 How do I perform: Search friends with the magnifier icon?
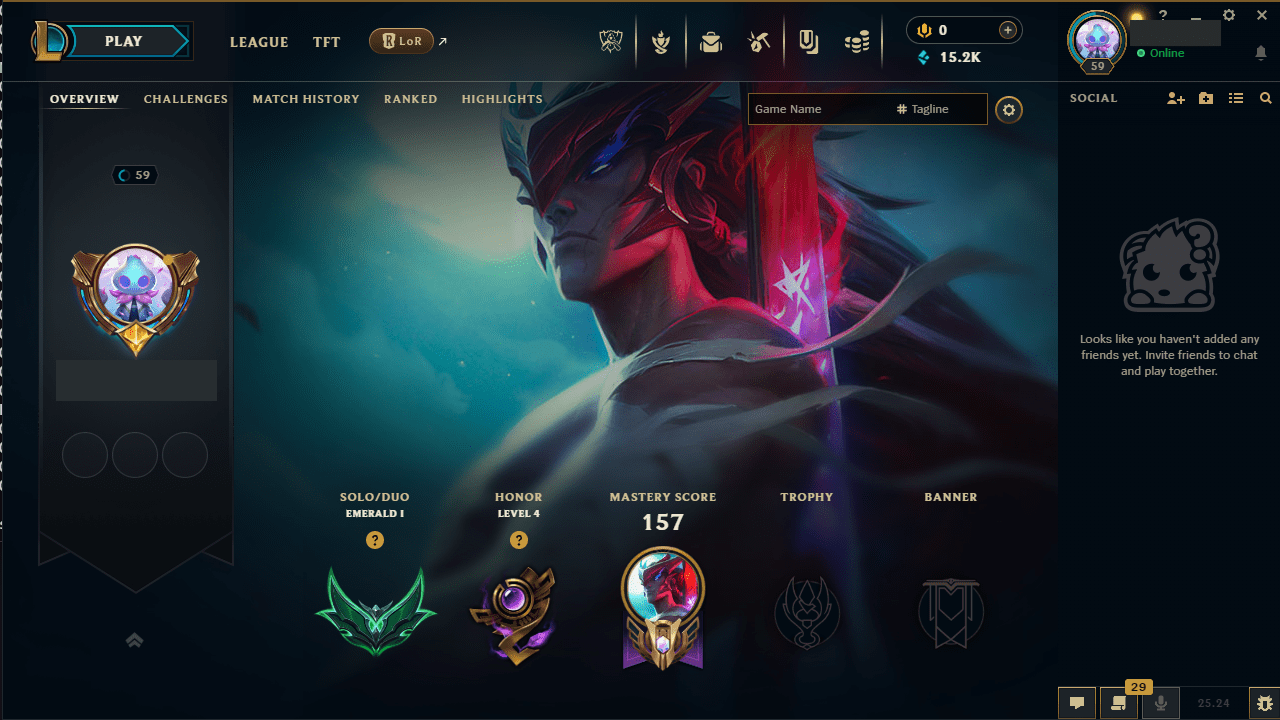(1266, 98)
